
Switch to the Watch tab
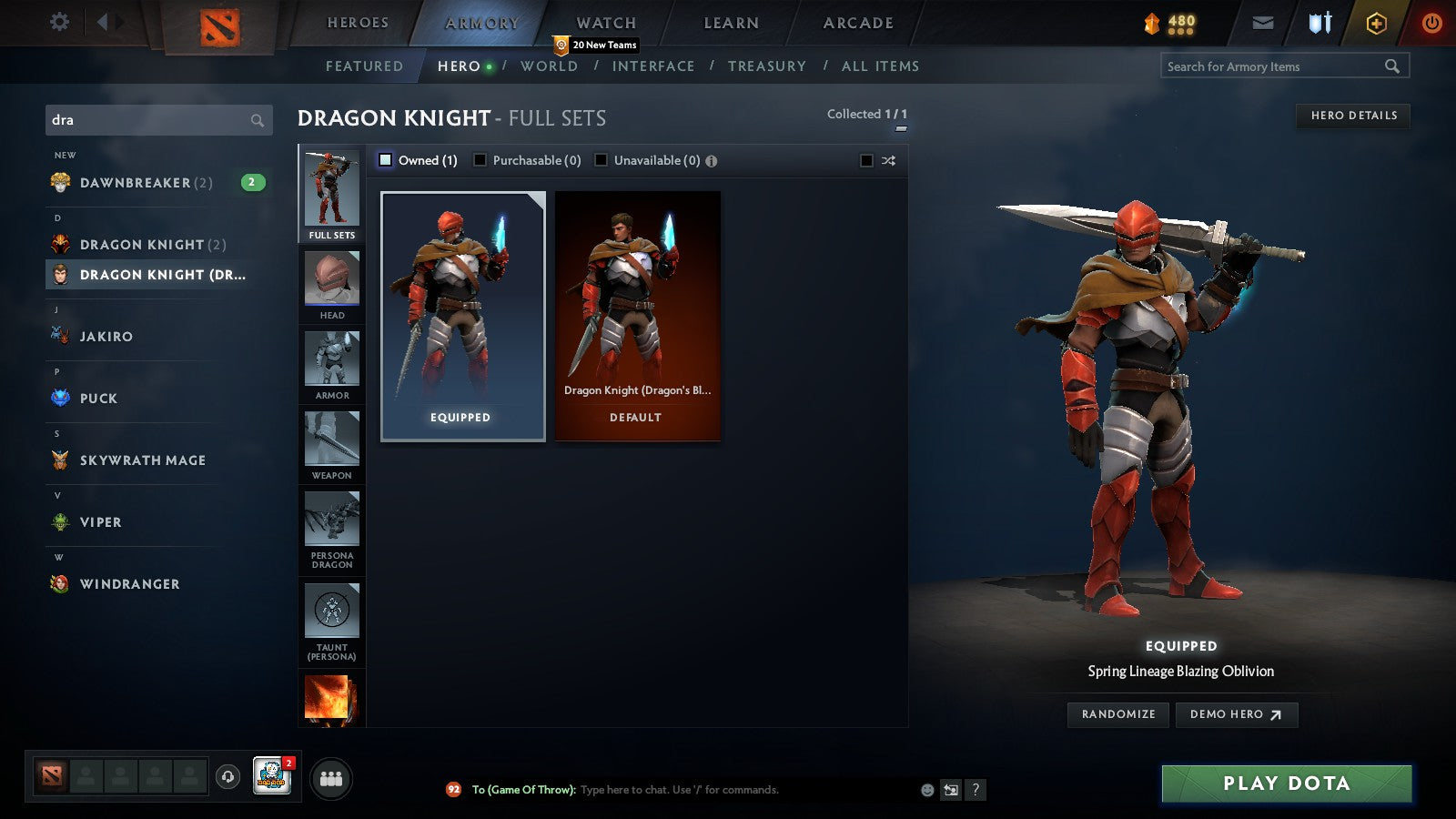pyautogui.click(x=604, y=23)
